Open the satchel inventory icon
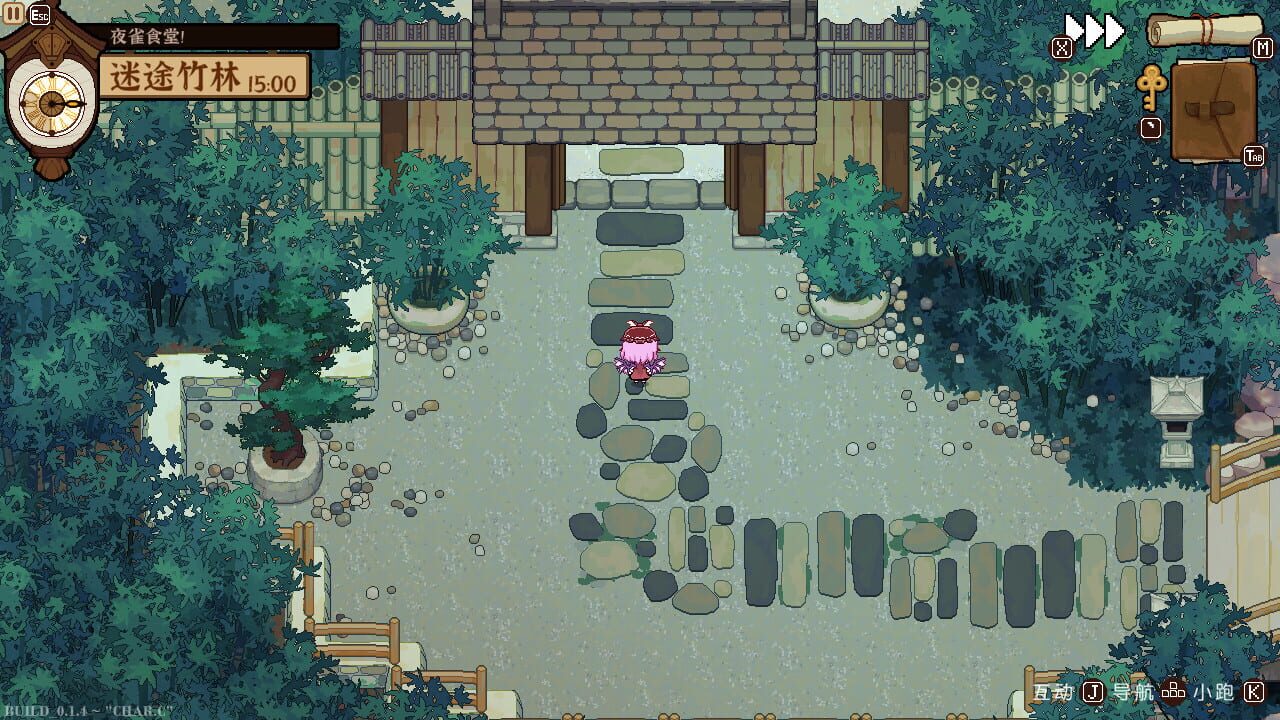 point(1212,110)
